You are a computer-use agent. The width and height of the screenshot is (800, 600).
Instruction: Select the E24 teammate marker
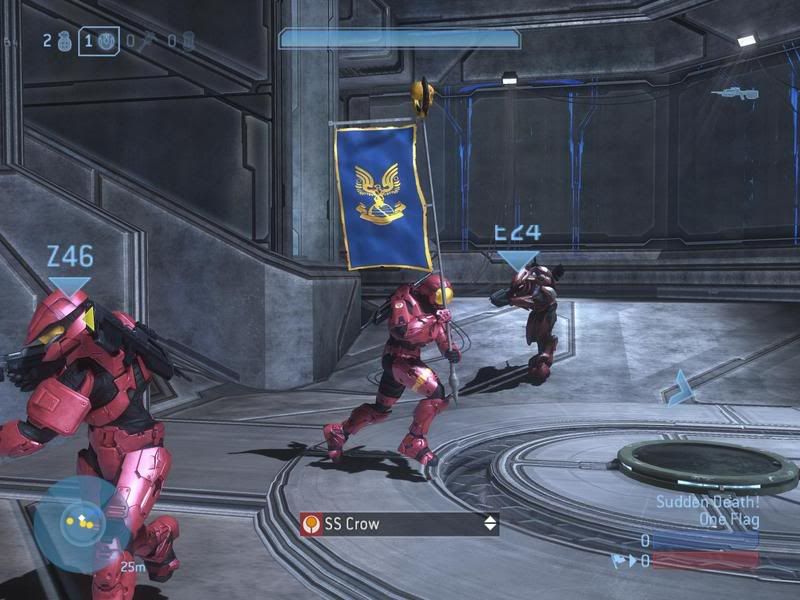[517, 246]
